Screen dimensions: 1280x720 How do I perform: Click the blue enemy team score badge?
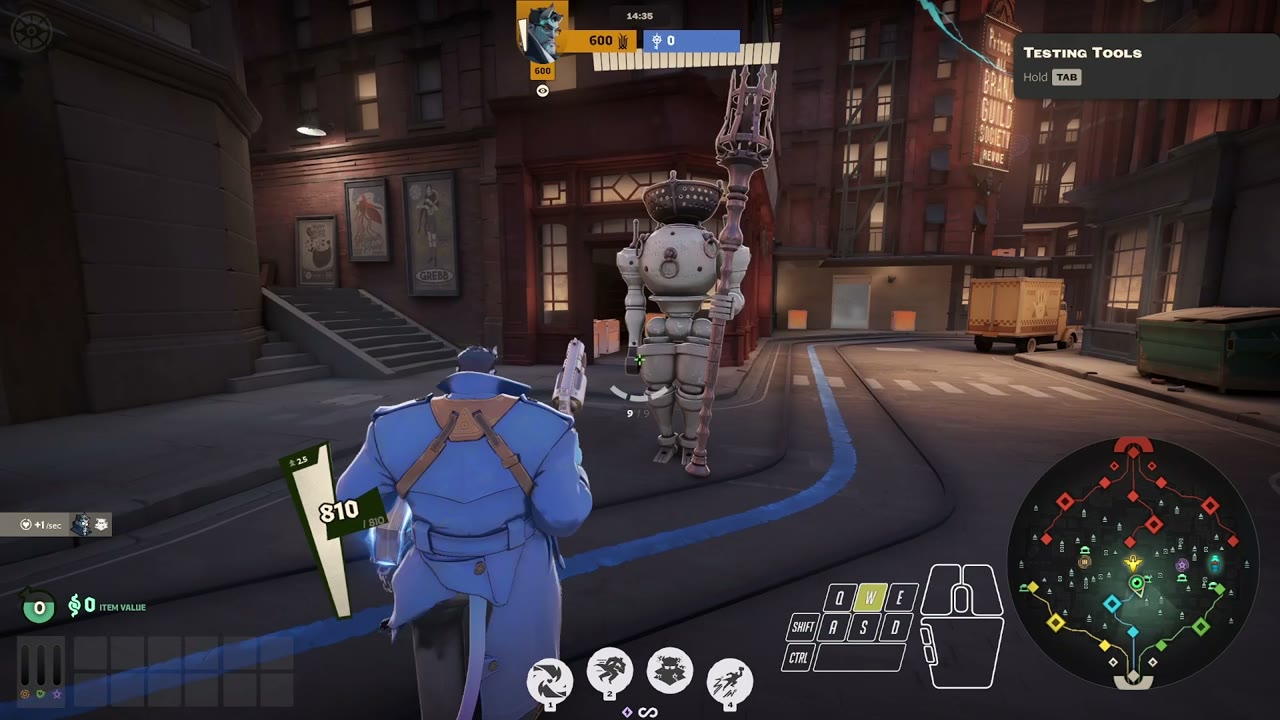(692, 41)
